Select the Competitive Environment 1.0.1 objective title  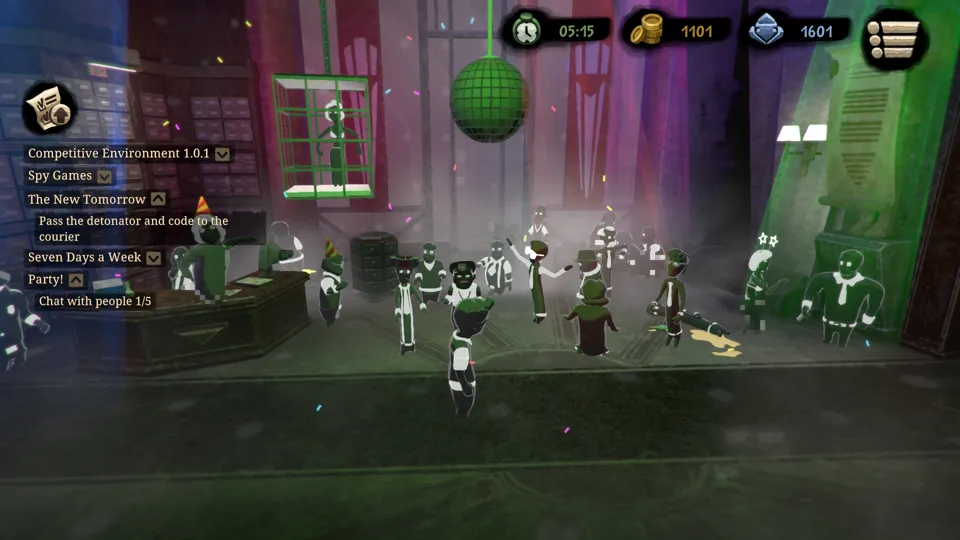[x=118, y=154]
